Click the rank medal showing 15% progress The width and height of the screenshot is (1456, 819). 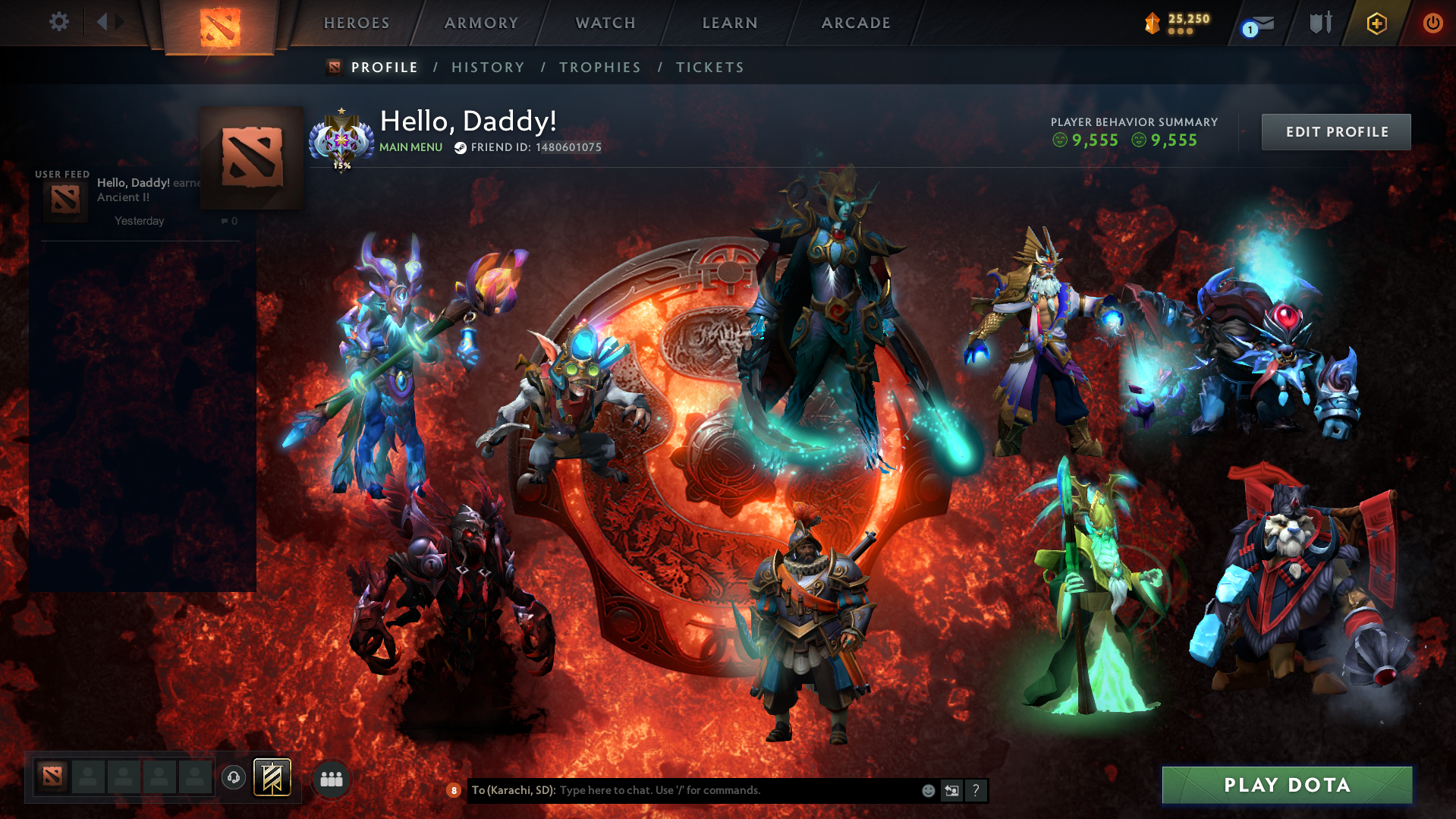pyautogui.click(x=343, y=140)
